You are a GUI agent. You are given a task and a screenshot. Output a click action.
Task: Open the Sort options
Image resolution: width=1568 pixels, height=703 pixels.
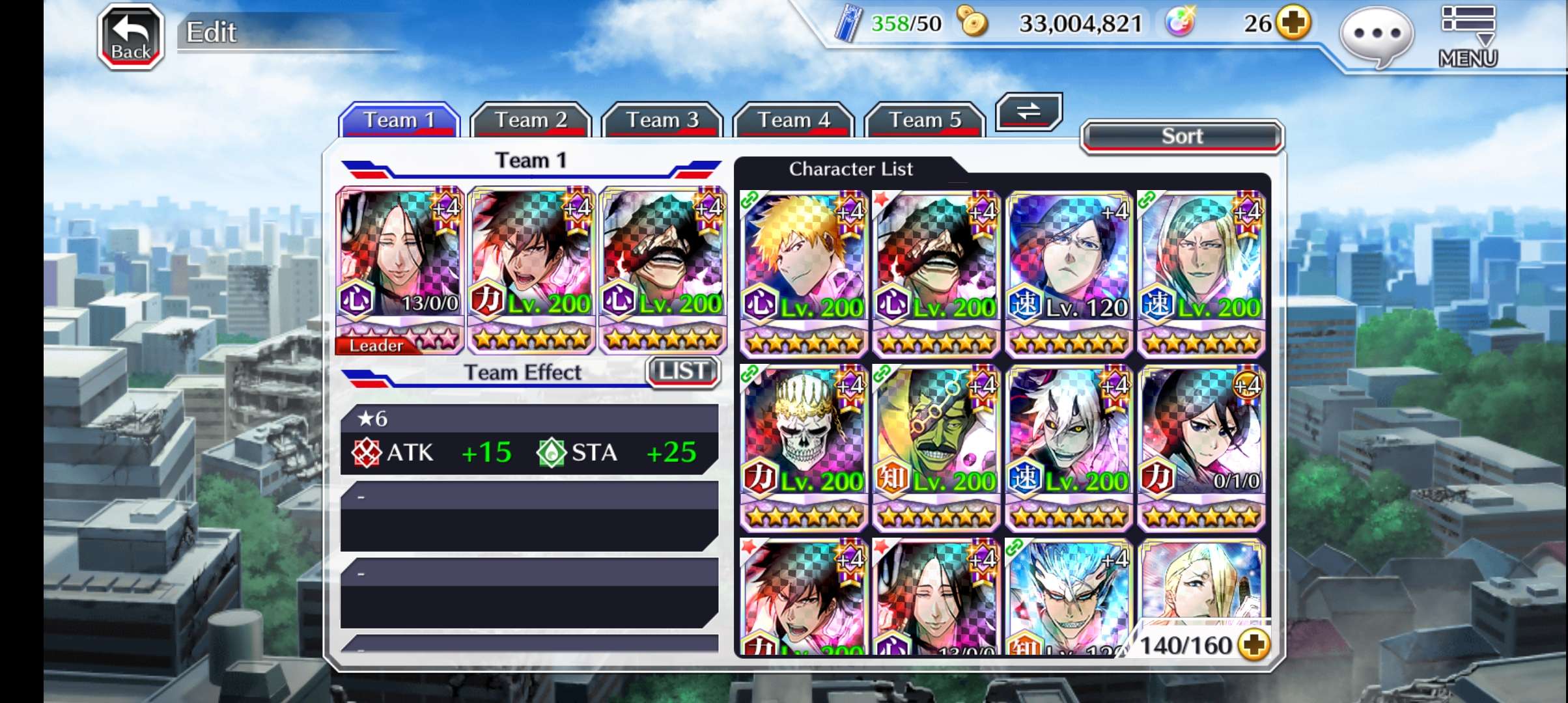coord(1182,137)
